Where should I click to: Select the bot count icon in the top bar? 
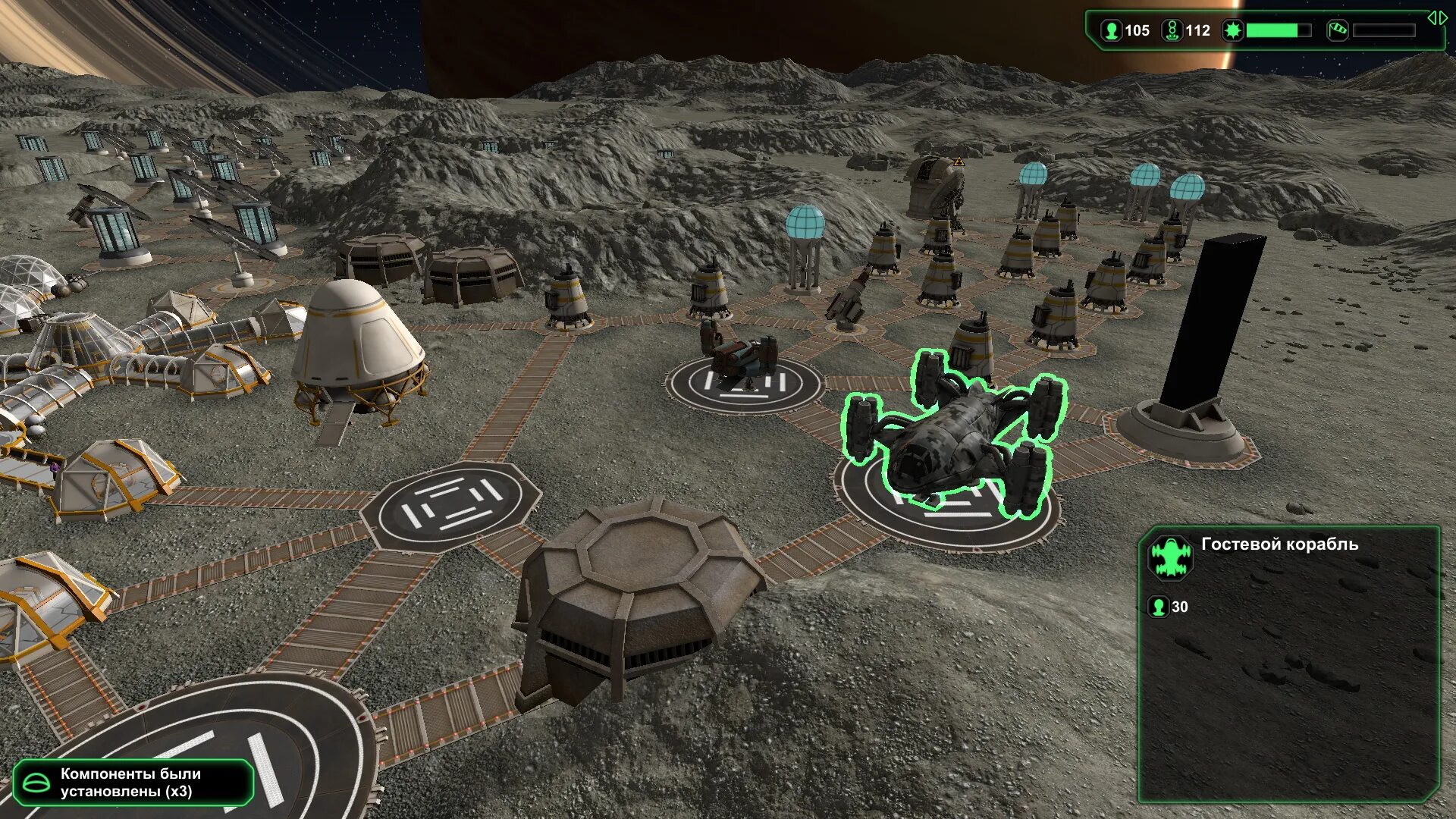pyautogui.click(x=1172, y=30)
